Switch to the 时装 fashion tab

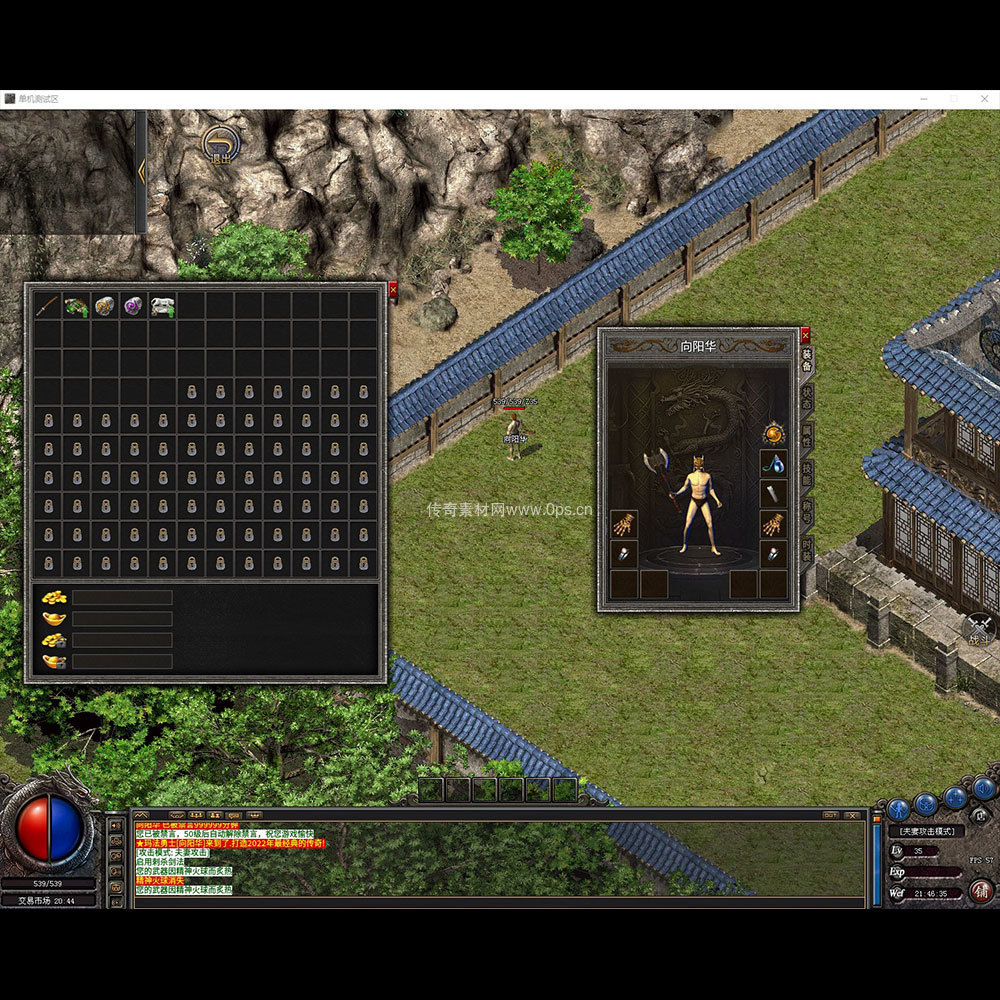coord(808,550)
